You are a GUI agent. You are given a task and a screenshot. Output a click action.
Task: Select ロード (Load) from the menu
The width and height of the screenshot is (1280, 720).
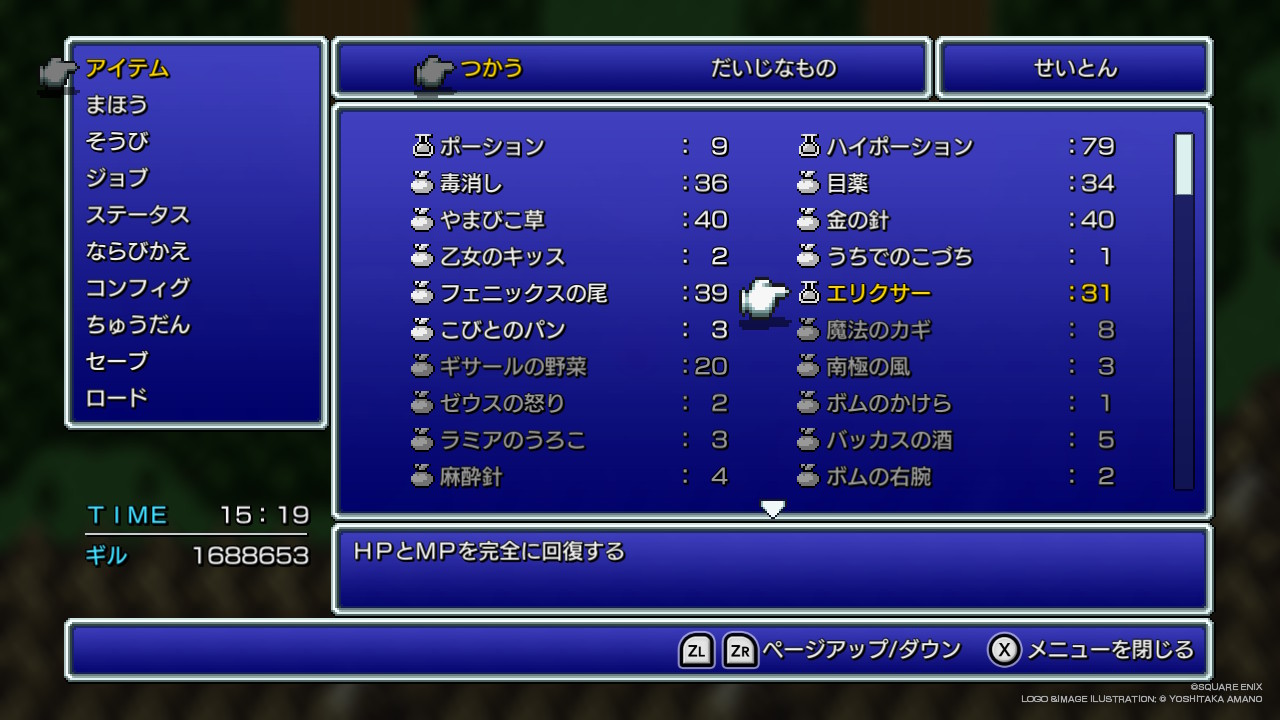click(x=117, y=398)
